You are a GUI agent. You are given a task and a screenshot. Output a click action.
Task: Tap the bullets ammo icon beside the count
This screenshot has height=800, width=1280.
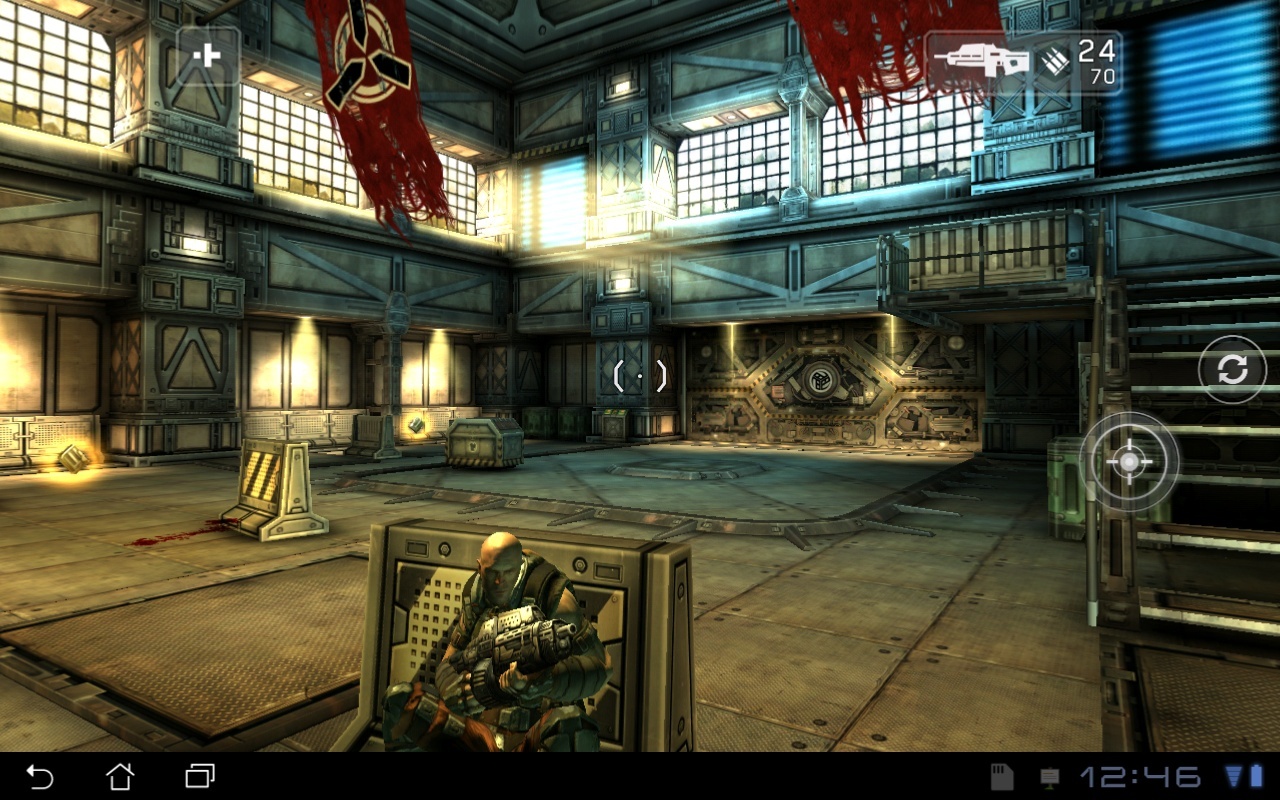point(1054,60)
